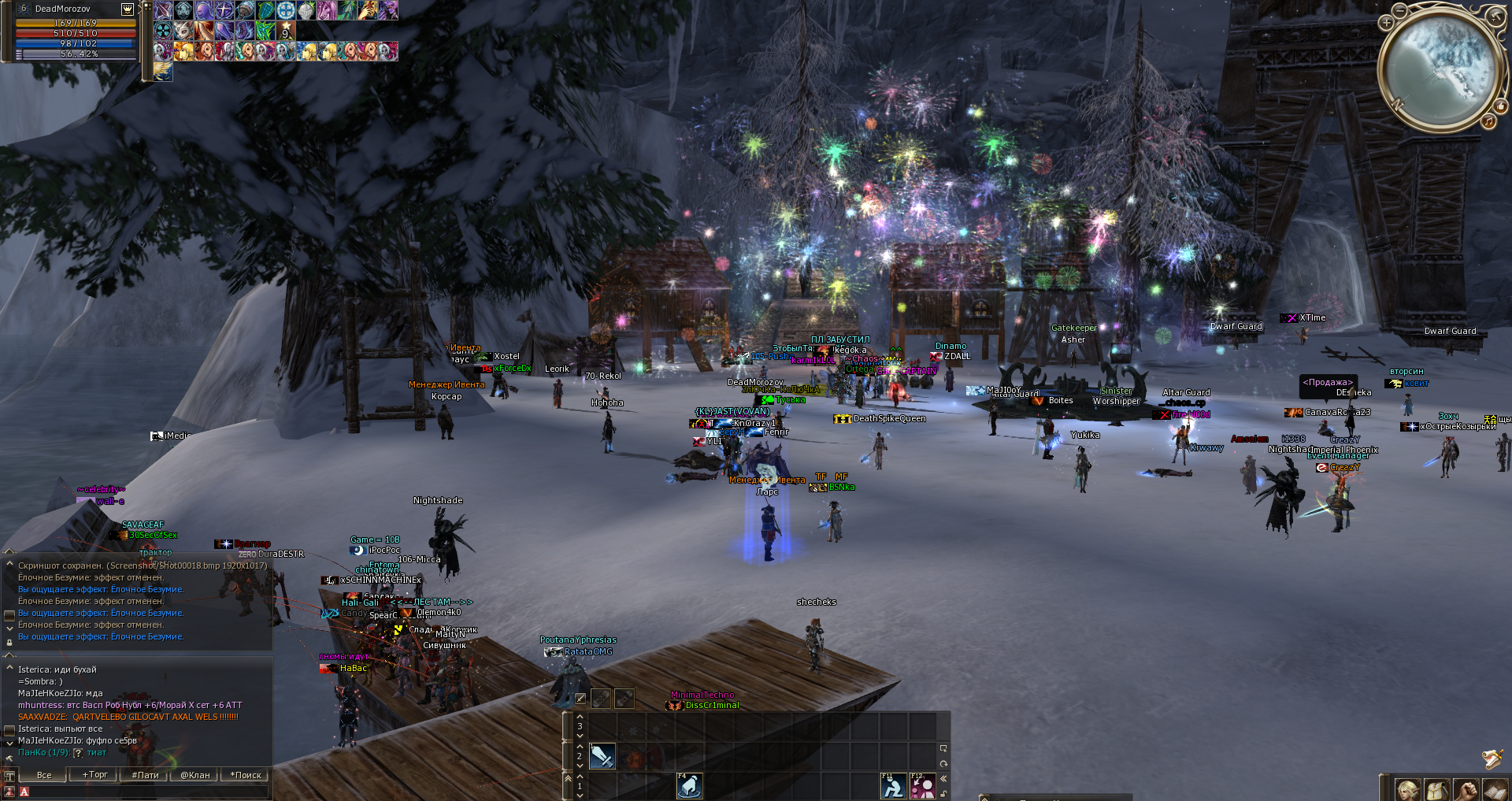The width and height of the screenshot is (1512, 801).
Task: Activate the F11 sit/stand action
Action: pos(893,786)
